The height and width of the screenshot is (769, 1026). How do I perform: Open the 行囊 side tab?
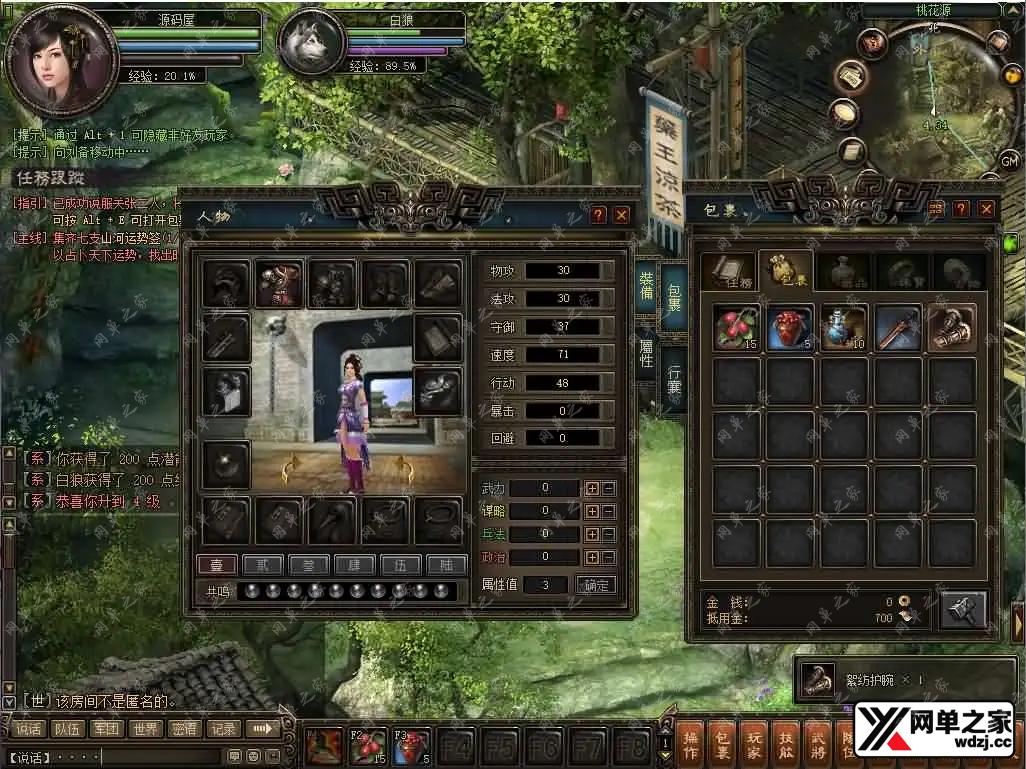(675, 379)
